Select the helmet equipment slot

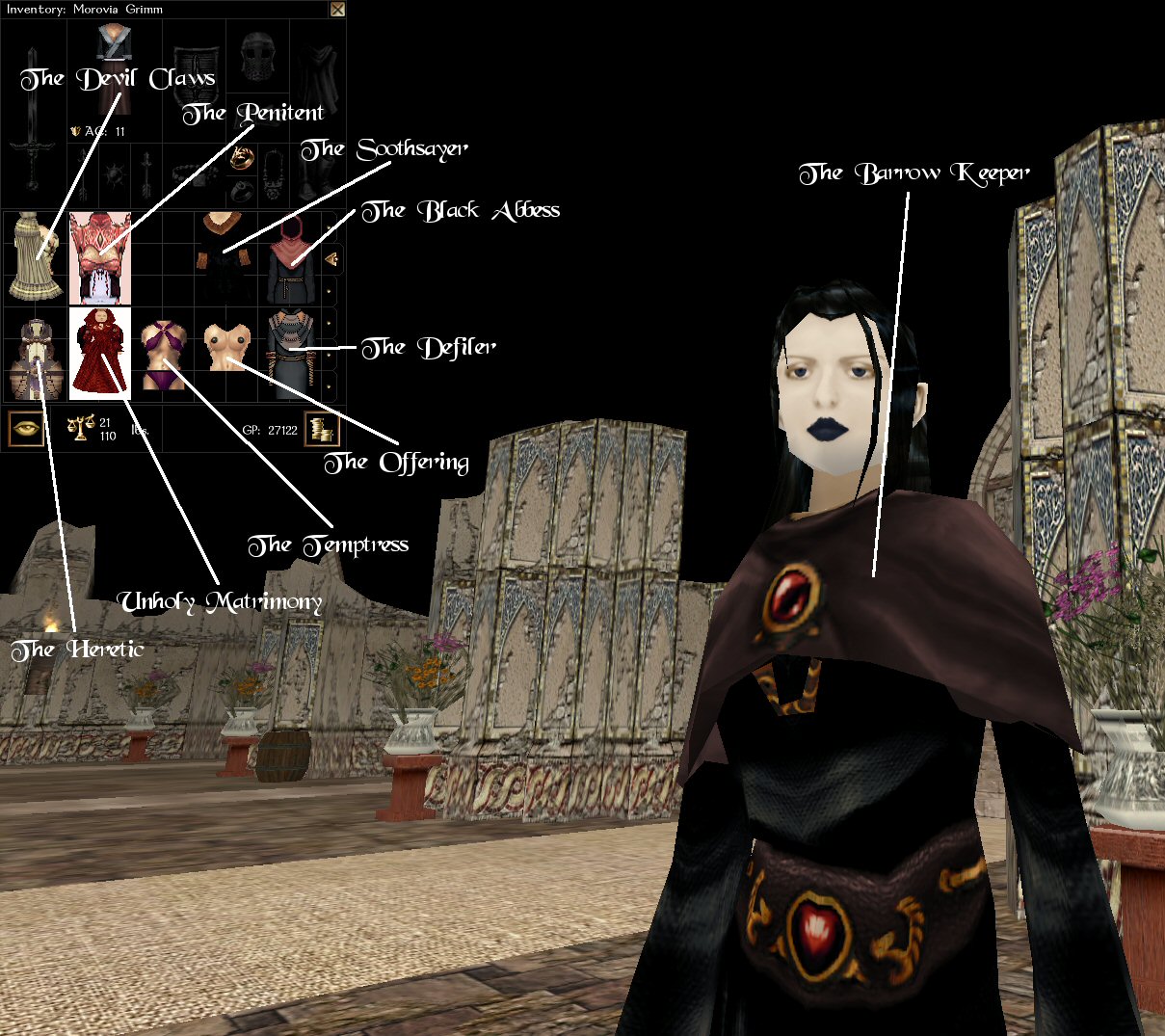pos(257,57)
